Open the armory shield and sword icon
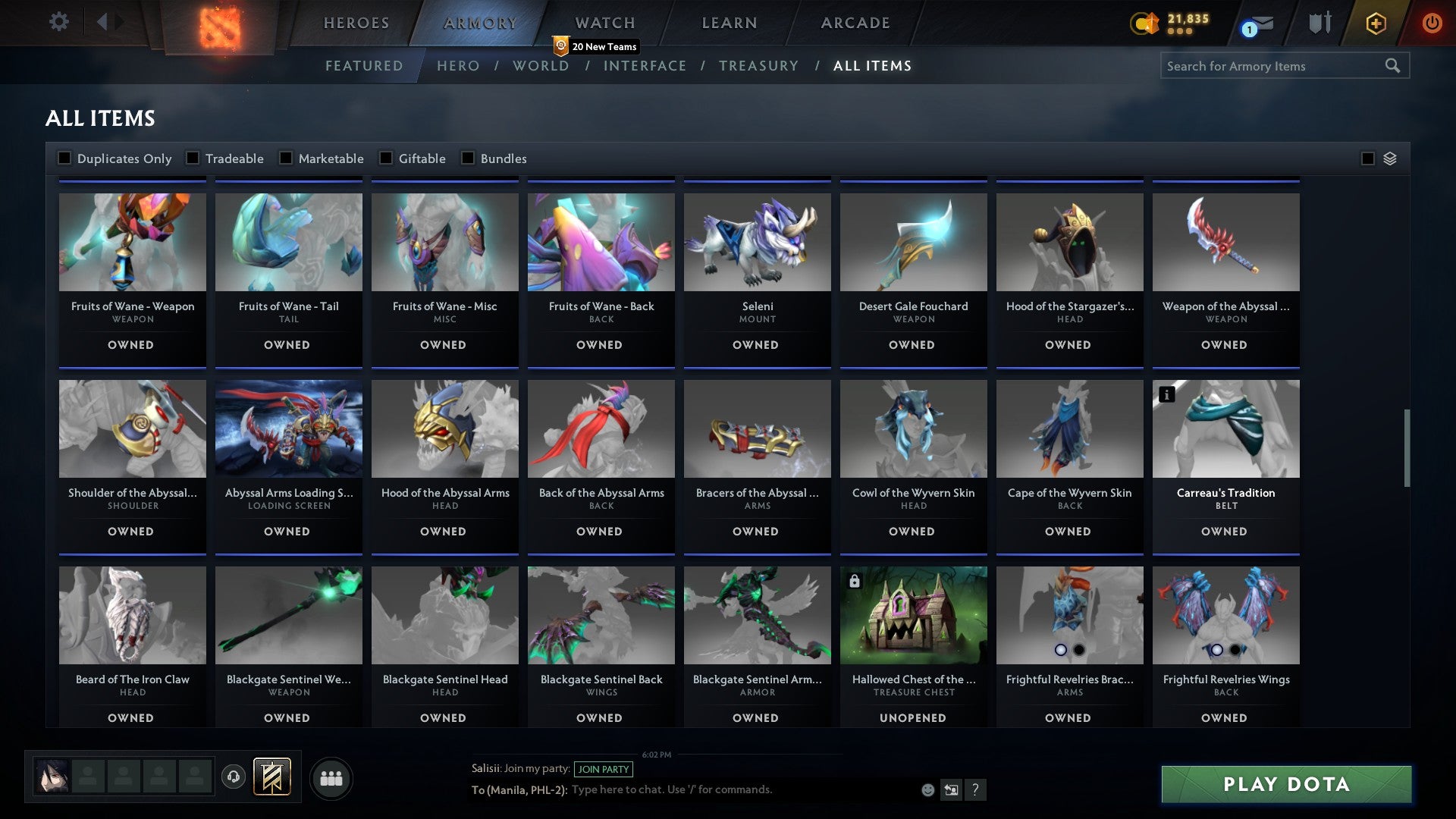Image resolution: width=1456 pixels, height=819 pixels. tap(1319, 23)
